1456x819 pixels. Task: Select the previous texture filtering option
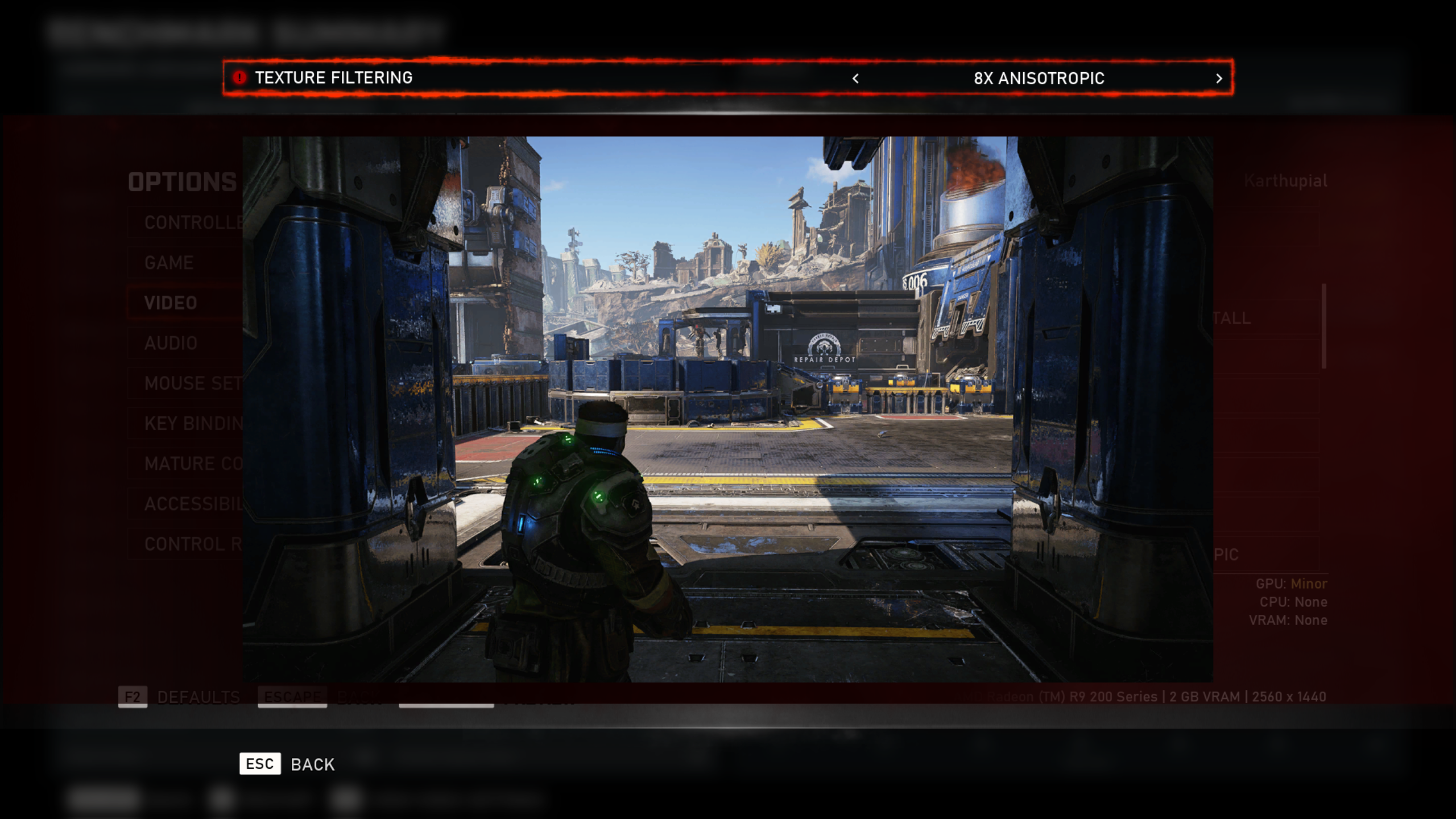pyautogui.click(x=855, y=78)
